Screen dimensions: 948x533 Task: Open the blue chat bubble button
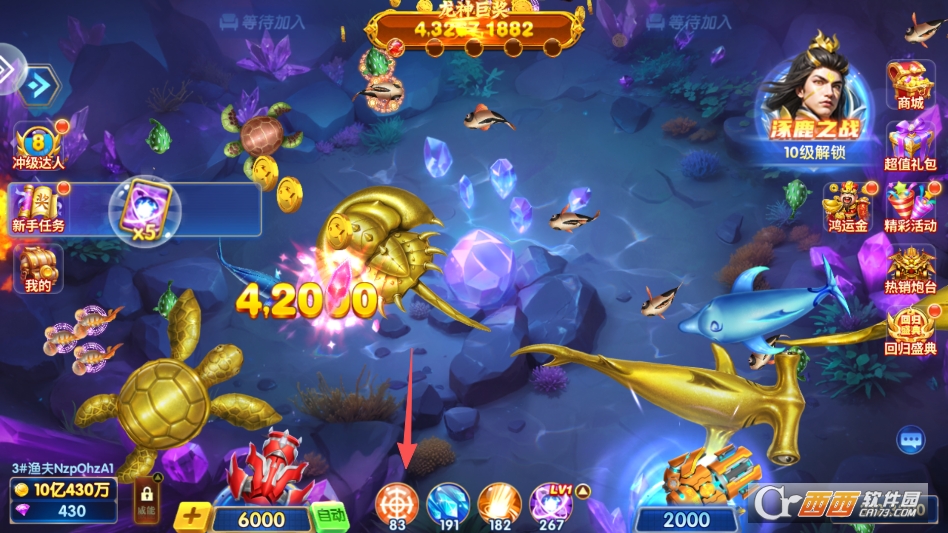[x=910, y=440]
